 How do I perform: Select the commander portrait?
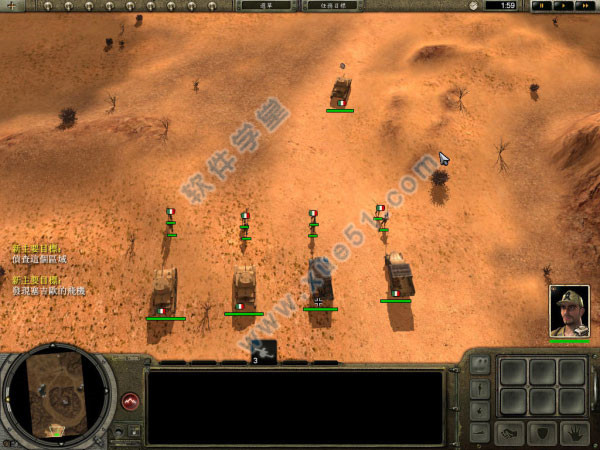pos(569,311)
